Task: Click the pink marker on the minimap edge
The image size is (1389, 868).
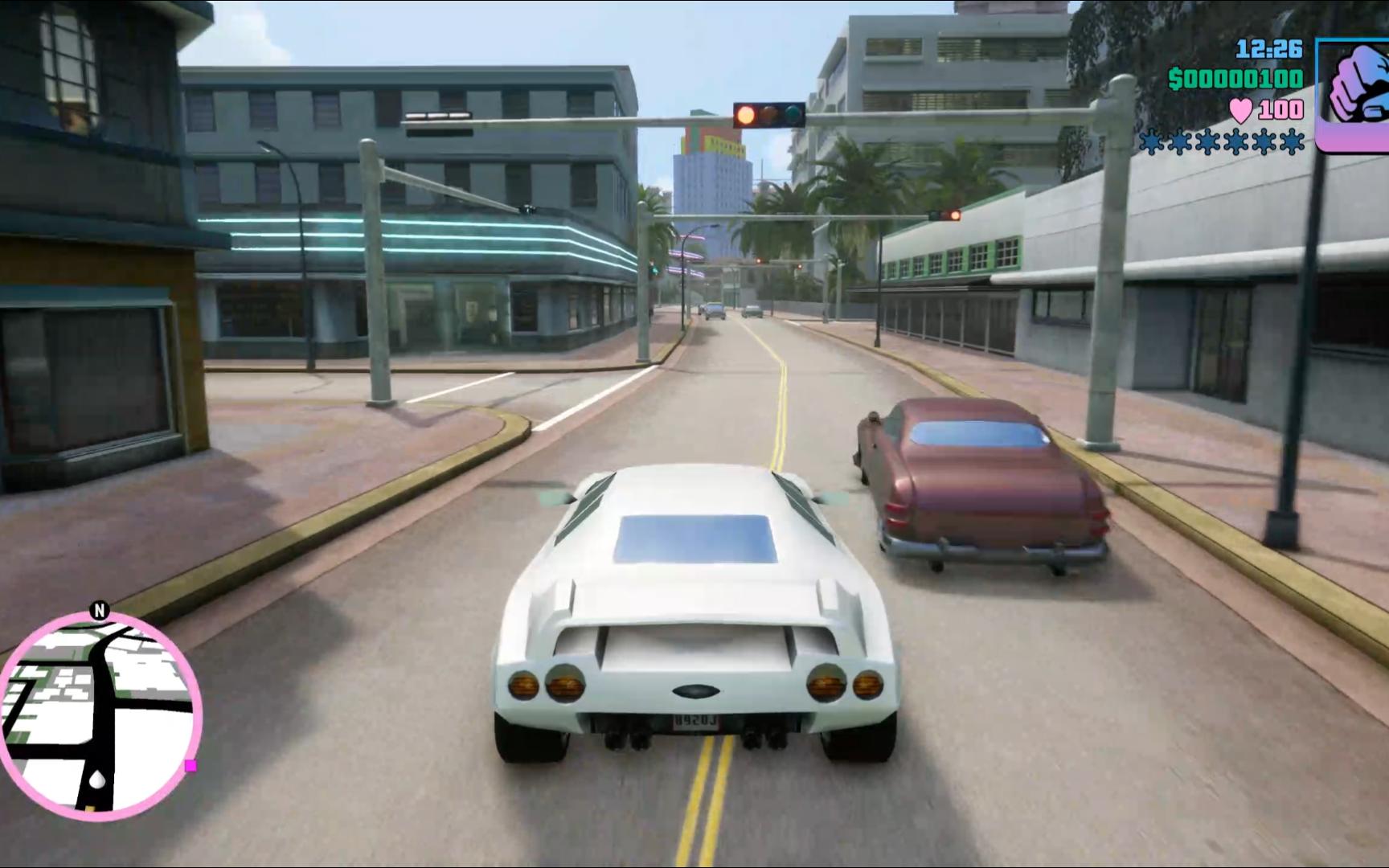Action: click(x=191, y=766)
